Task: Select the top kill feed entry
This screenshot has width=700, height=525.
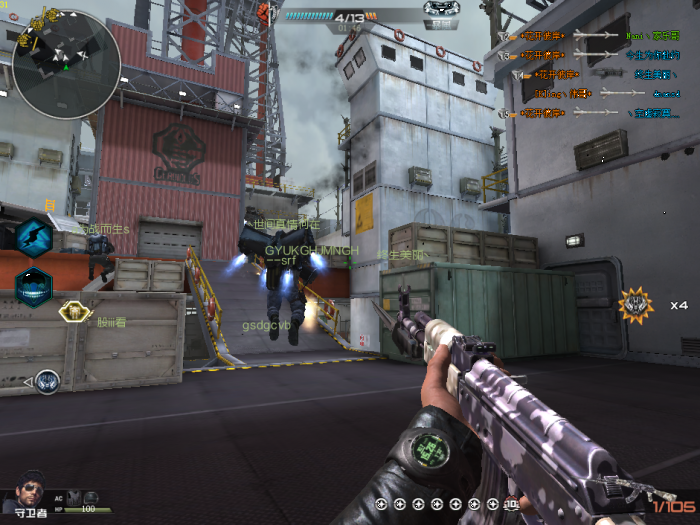Action: coord(590,36)
